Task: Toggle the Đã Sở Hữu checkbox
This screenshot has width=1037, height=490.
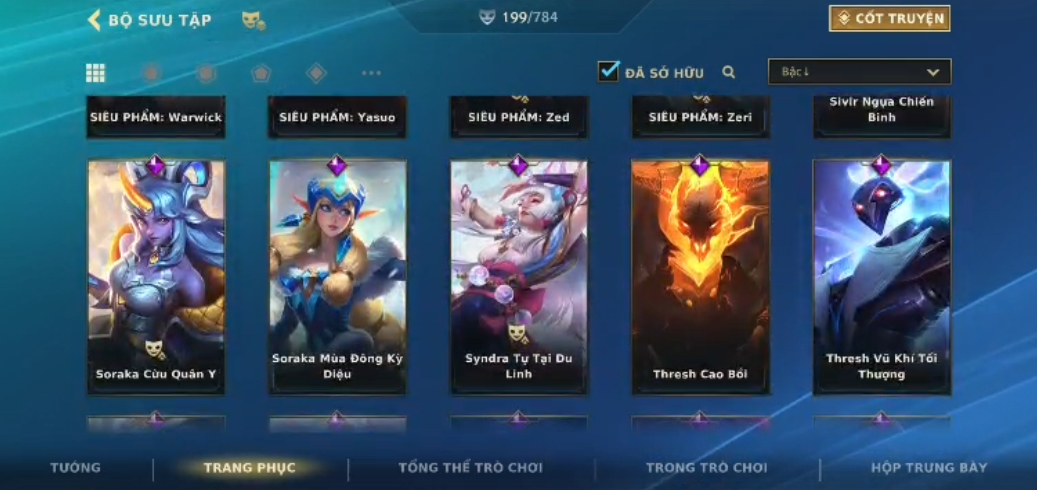Action: click(x=608, y=72)
